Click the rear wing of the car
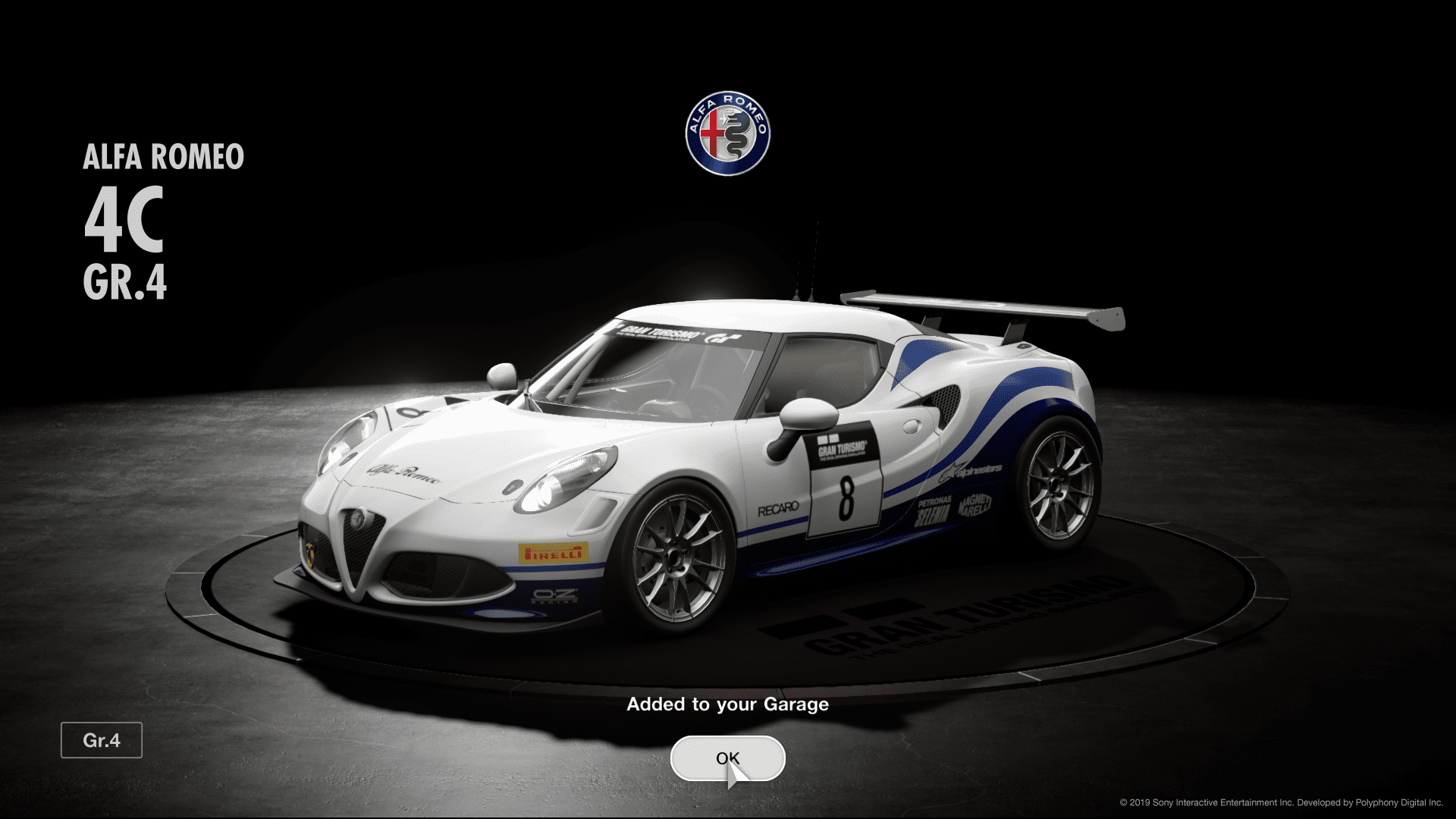Image resolution: width=1456 pixels, height=819 pixels. pyautogui.click(x=978, y=303)
